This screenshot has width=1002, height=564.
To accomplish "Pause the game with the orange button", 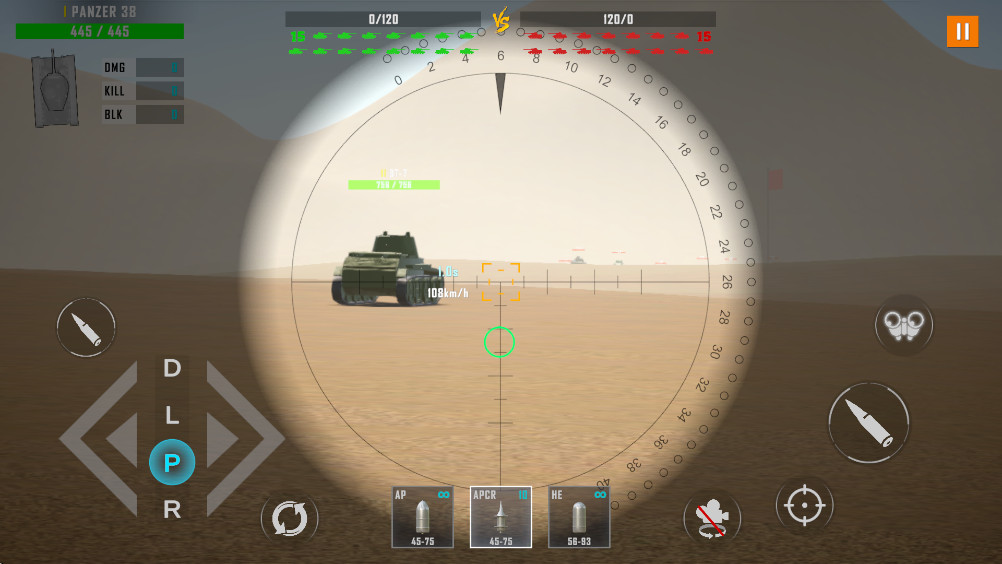I will [962, 31].
